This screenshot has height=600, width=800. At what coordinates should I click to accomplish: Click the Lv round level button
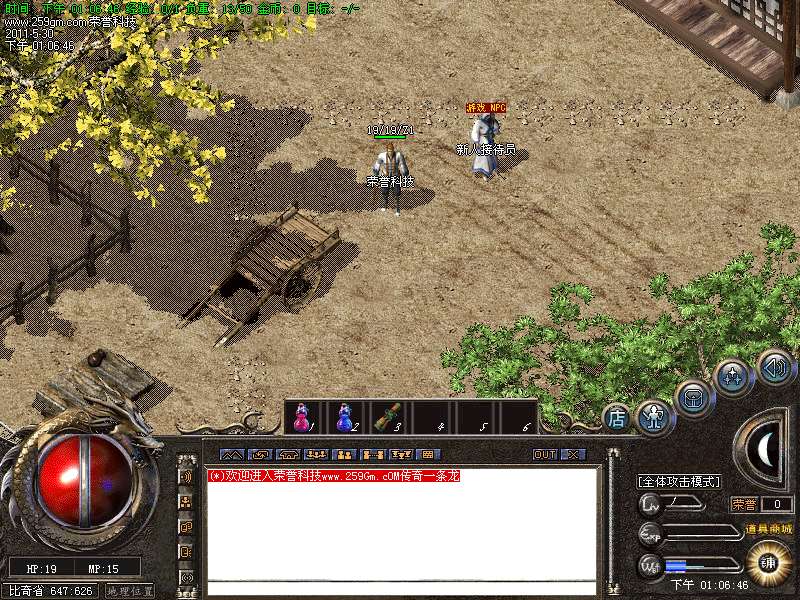click(x=650, y=504)
